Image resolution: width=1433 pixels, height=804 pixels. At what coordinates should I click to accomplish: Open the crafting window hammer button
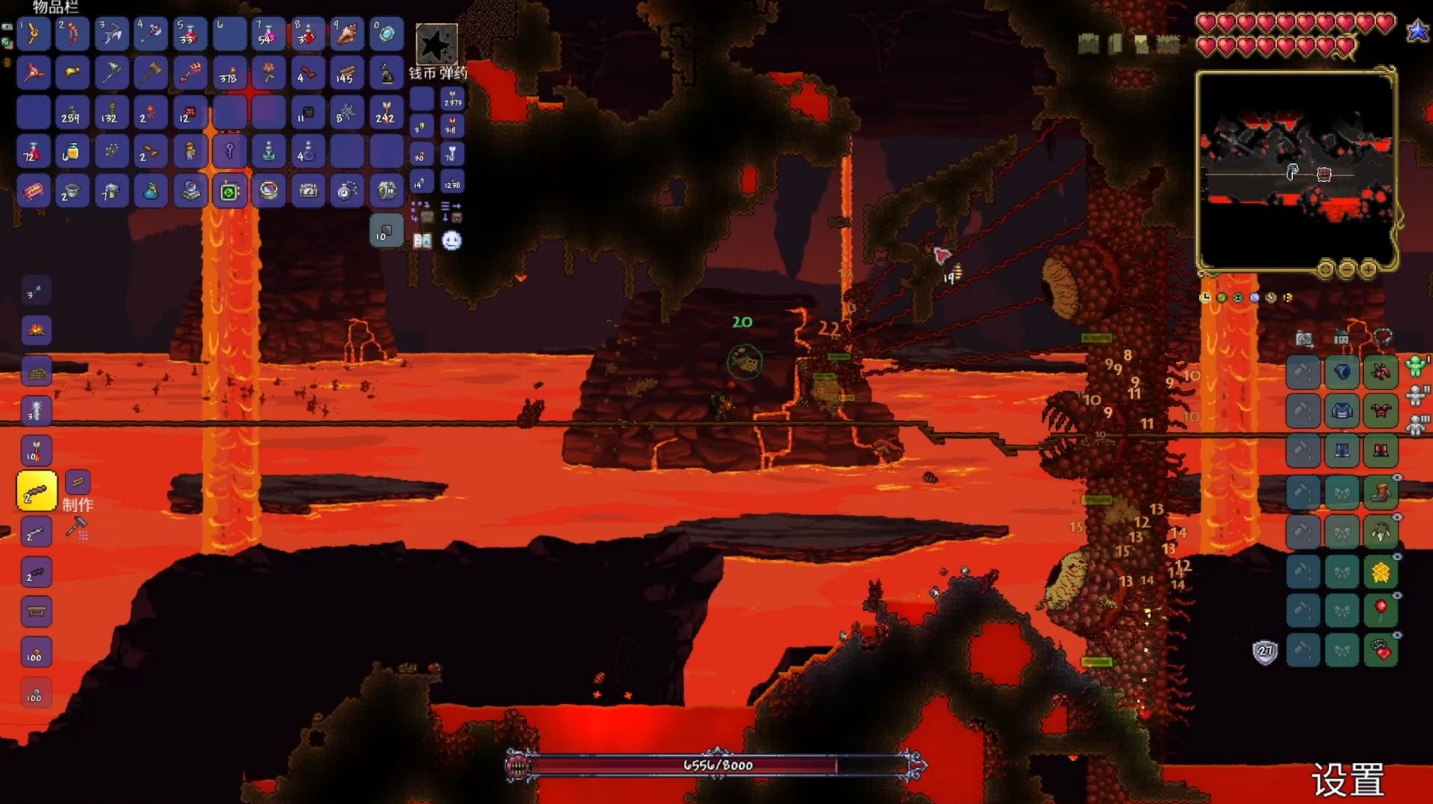(x=76, y=528)
